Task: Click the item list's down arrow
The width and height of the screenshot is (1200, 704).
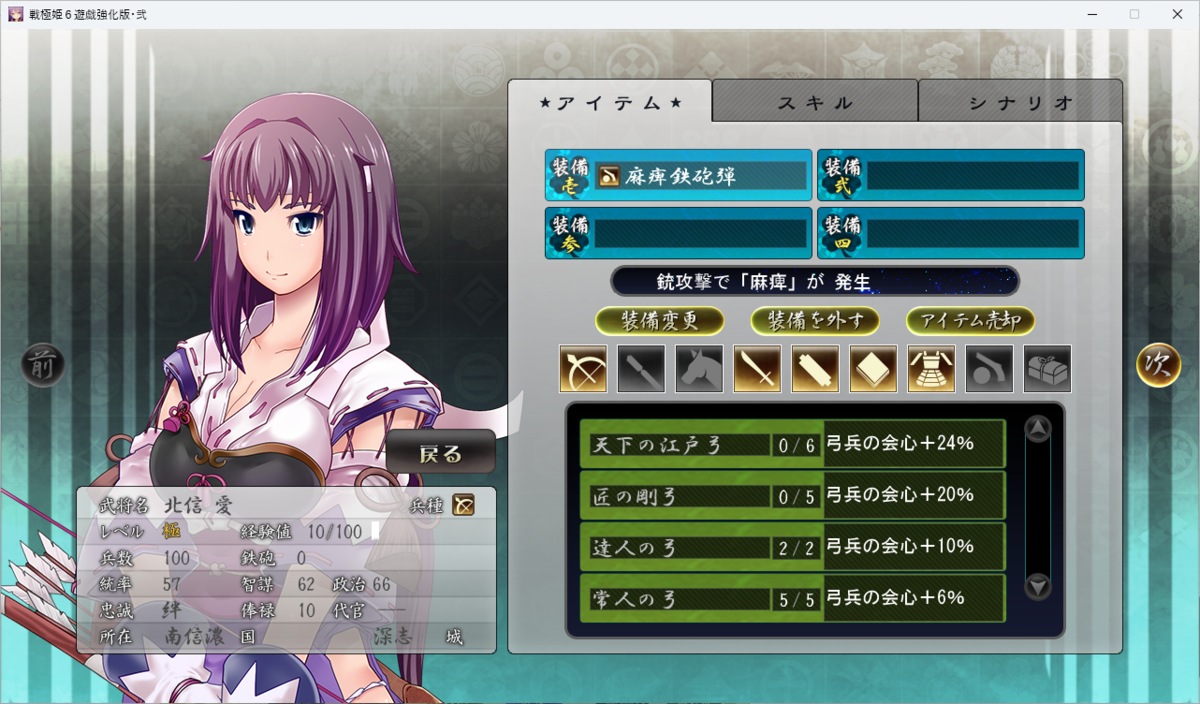Action: [x=1038, y=587]
